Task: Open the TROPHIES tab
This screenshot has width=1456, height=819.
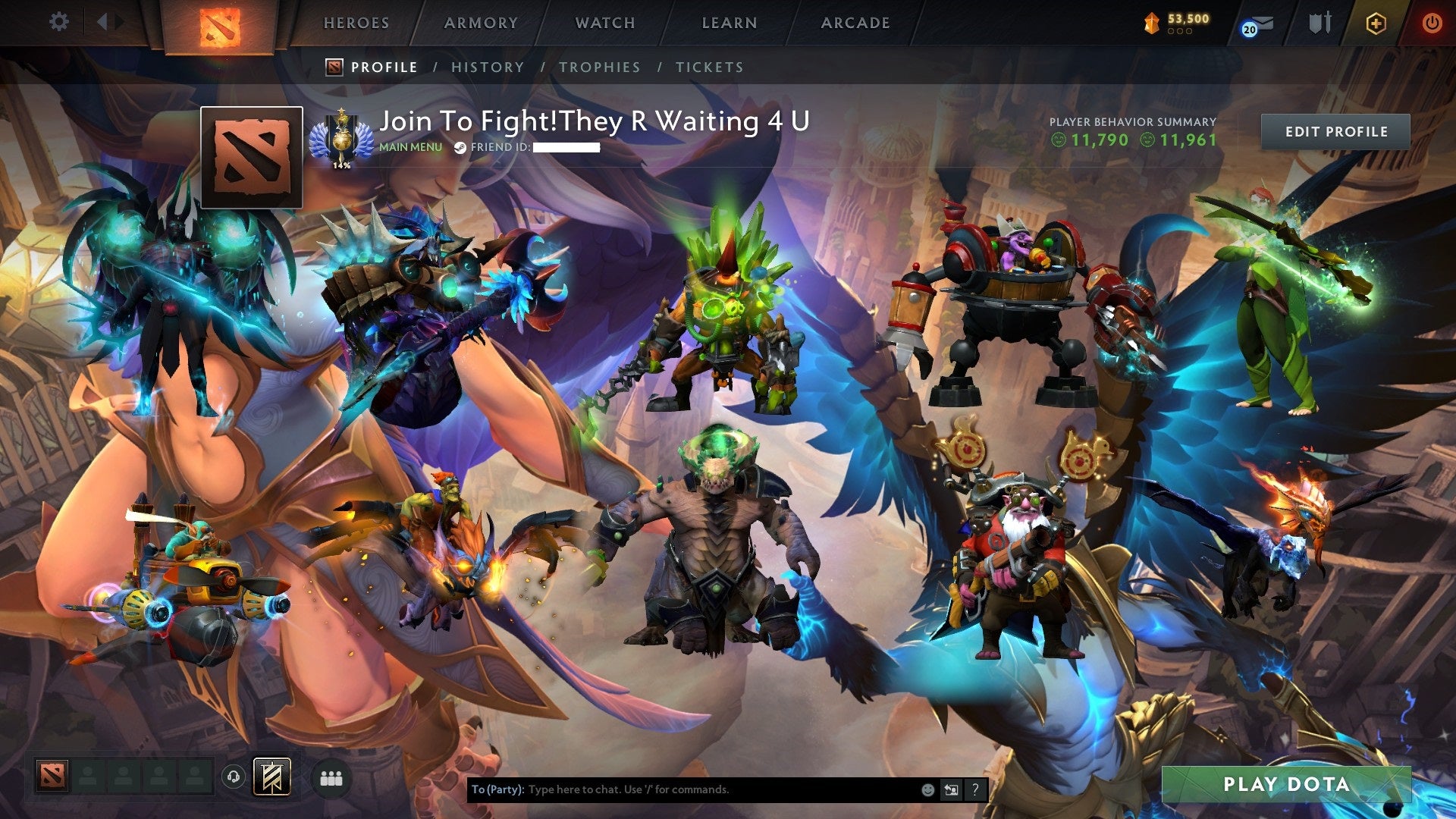Action: tap(599, 67)
